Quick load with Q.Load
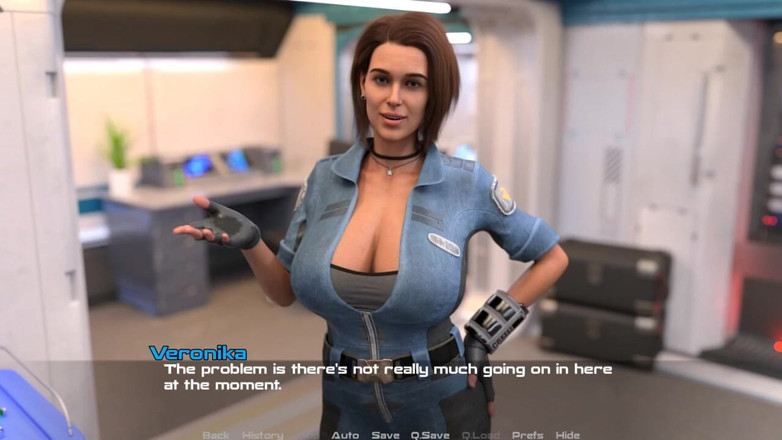This screenshot has height=440, width=782. point(481,435)
